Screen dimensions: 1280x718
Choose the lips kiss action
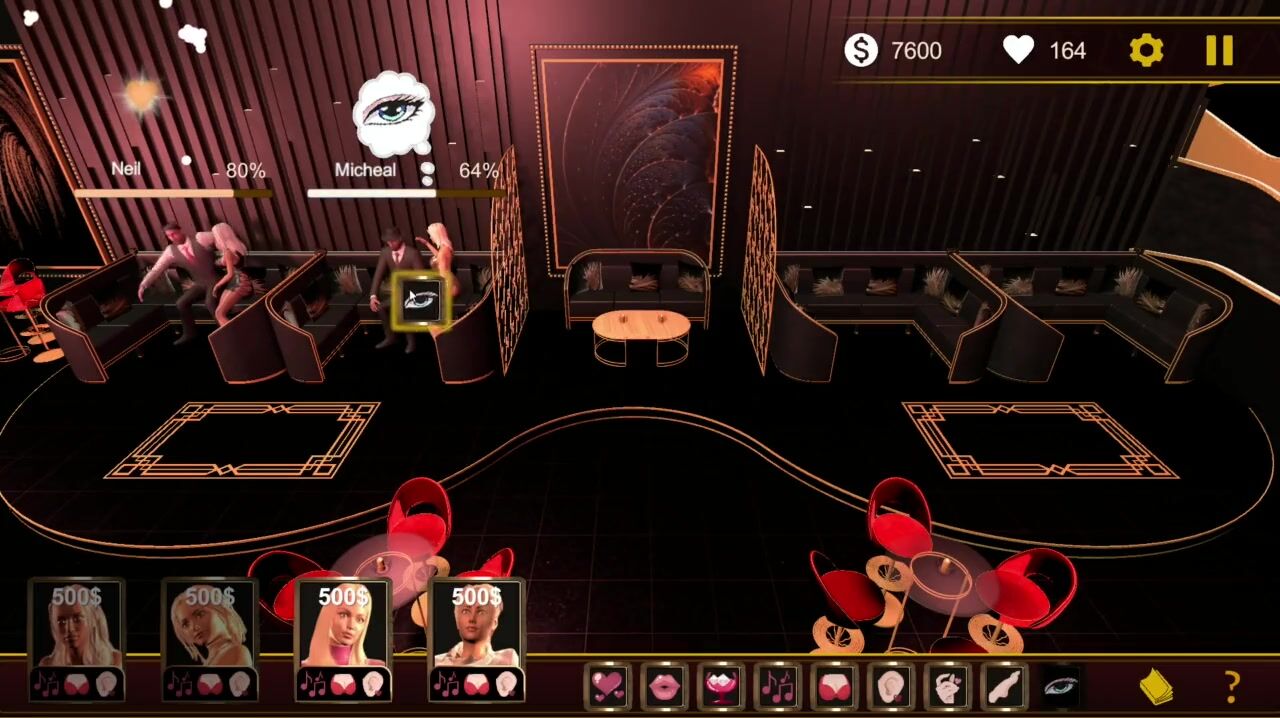[x=664, y=686]
